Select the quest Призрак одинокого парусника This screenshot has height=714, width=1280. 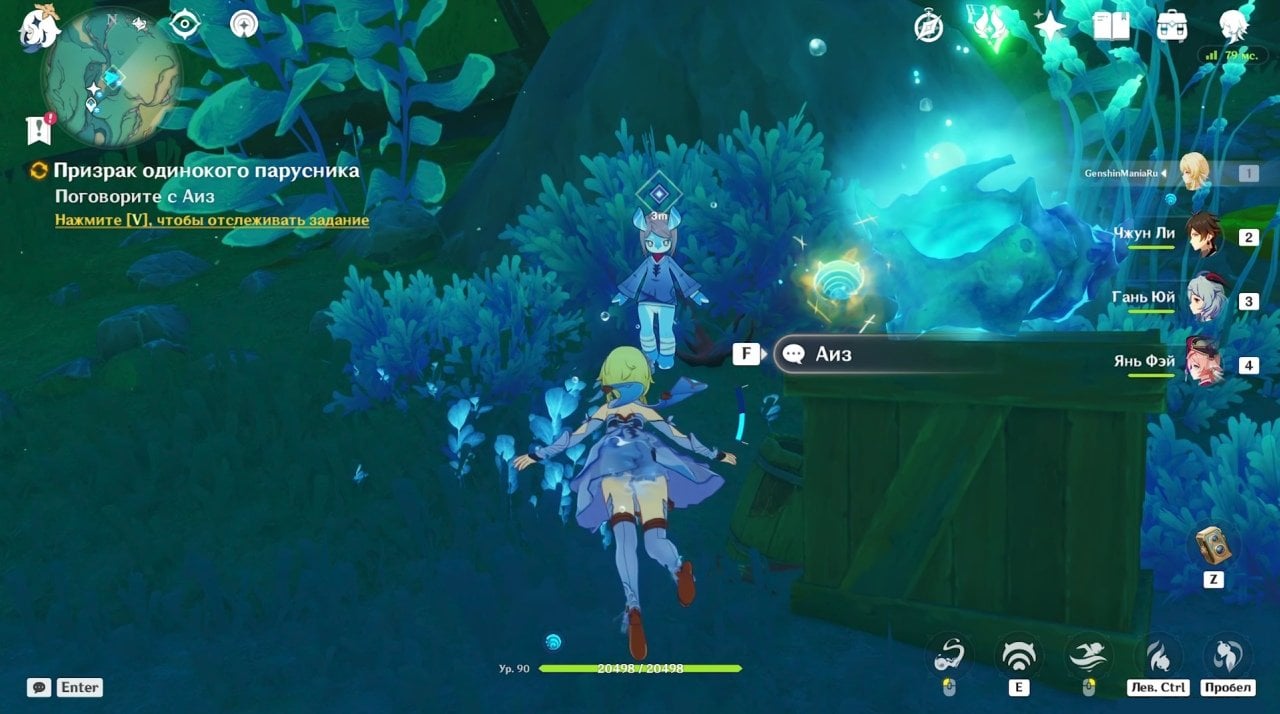(206, 171)
